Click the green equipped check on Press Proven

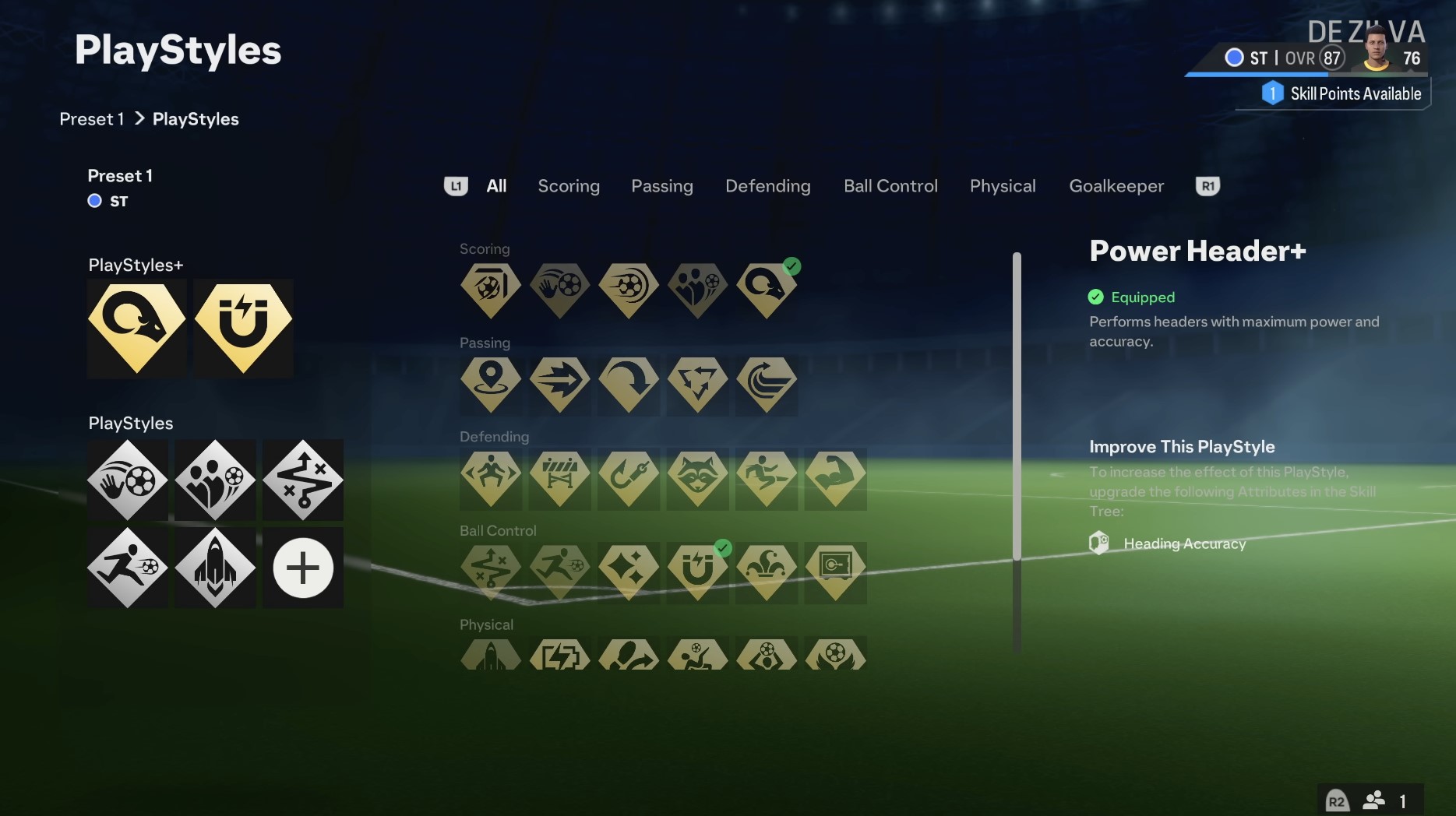(723, 548)
